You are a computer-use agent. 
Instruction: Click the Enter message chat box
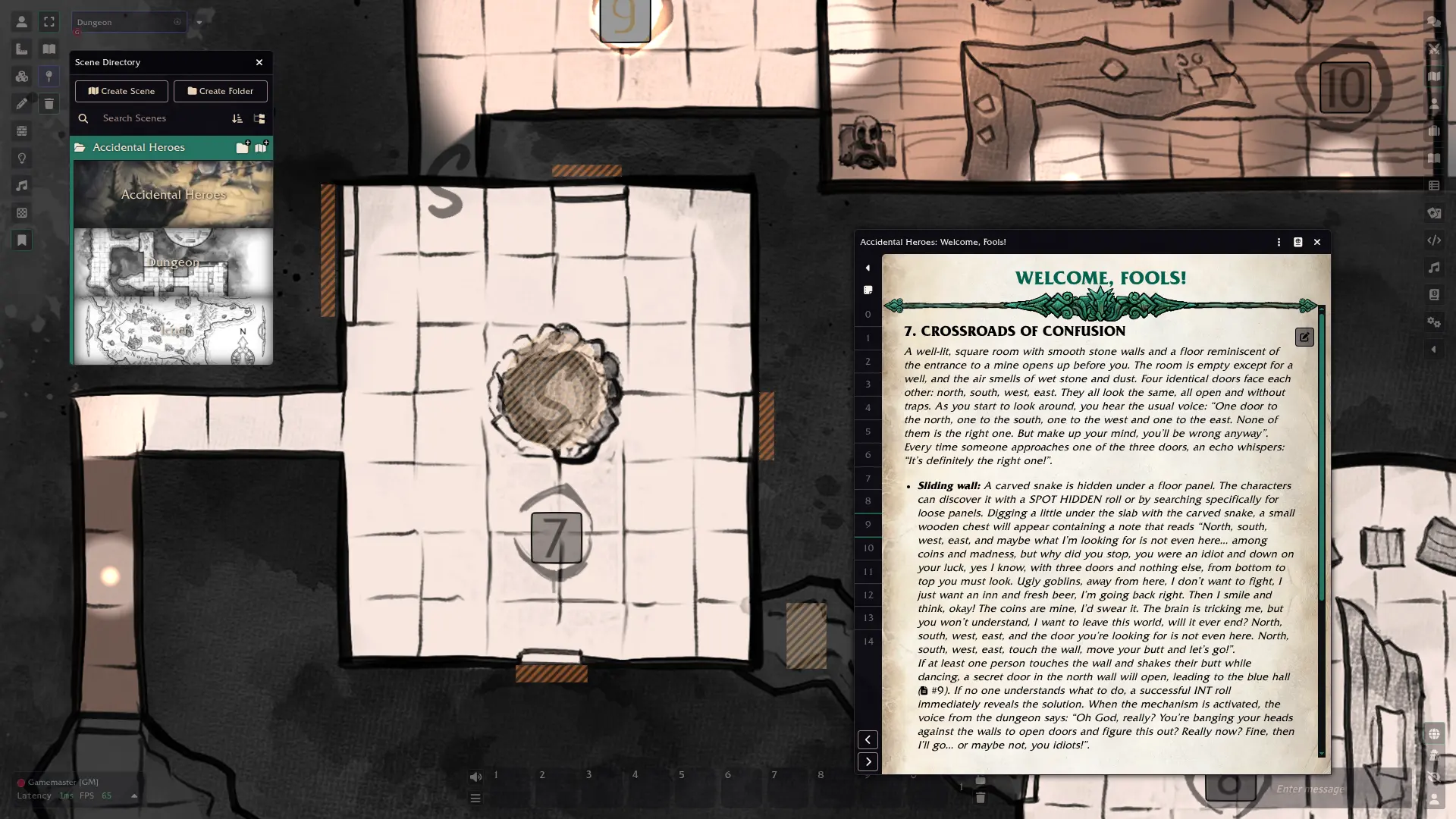(x=1335, y=789)
